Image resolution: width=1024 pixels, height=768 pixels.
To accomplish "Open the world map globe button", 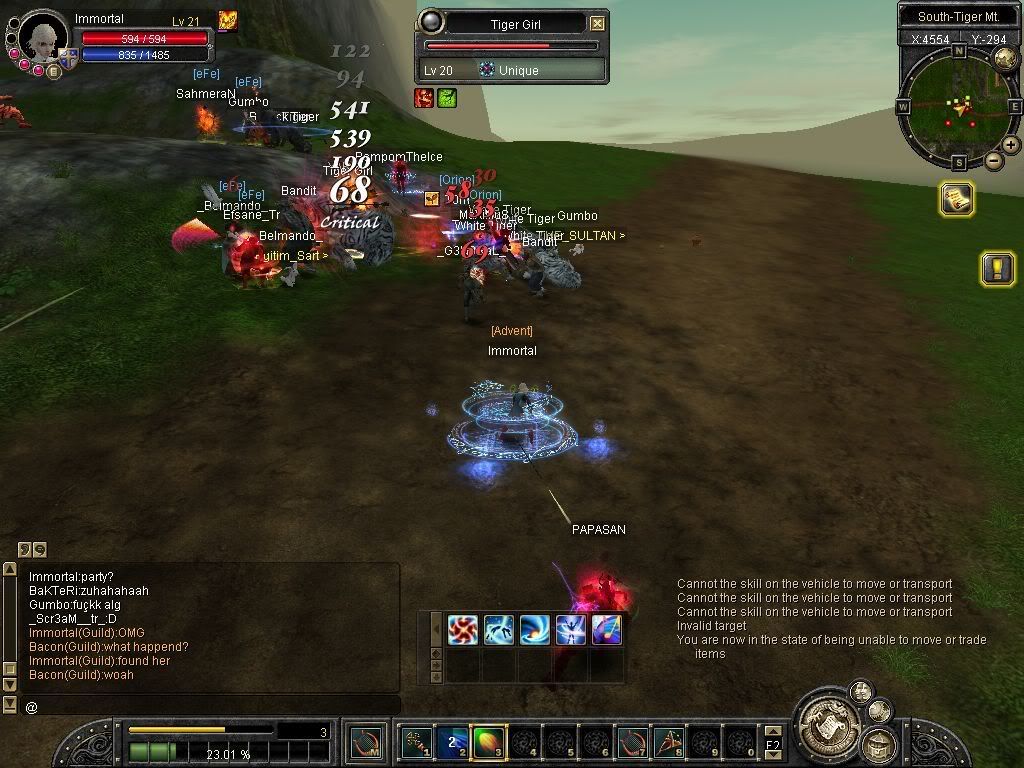I will point(1005,58).
